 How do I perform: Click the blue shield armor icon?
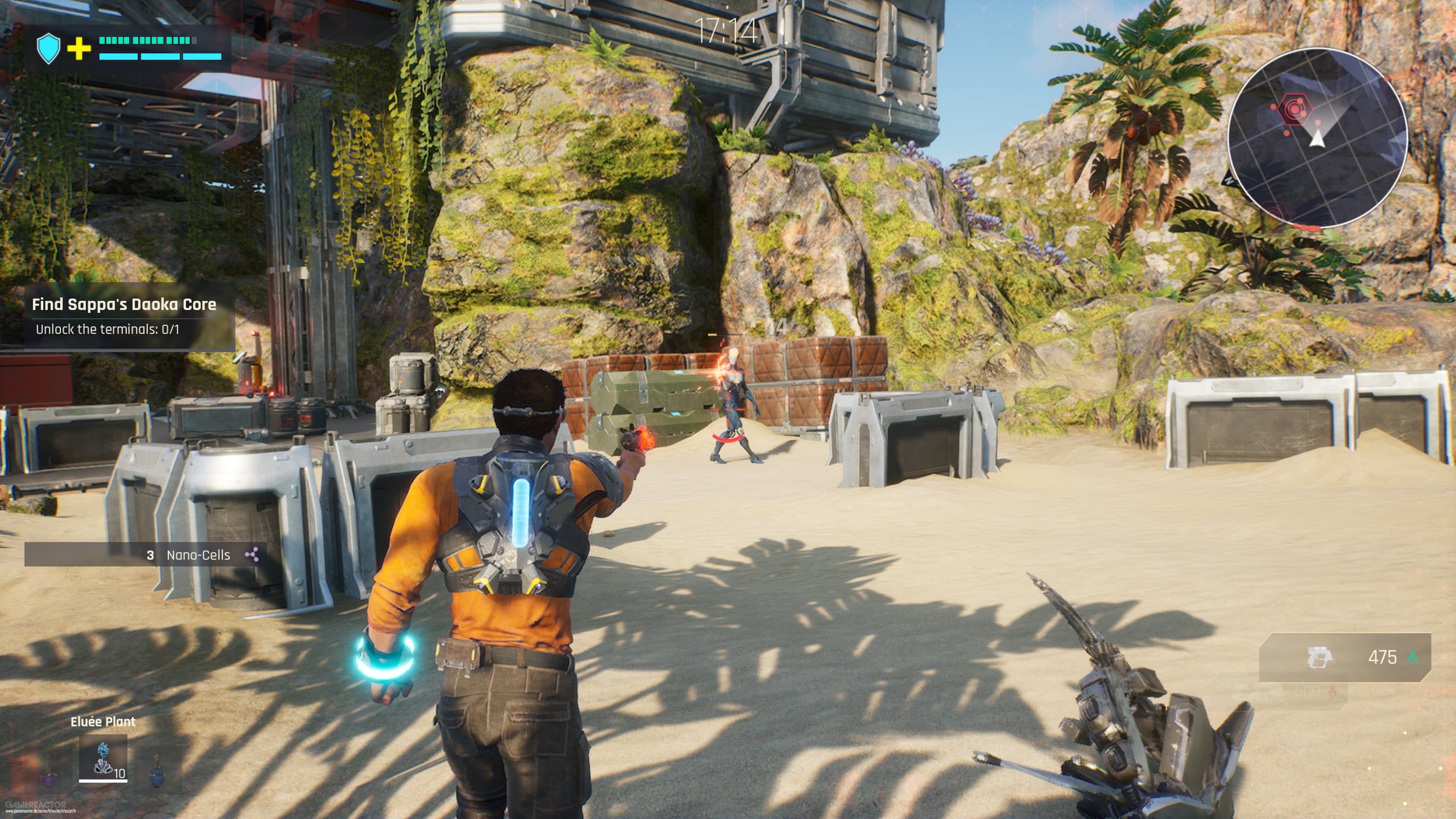pyautogui.click(x=49, y=48)
